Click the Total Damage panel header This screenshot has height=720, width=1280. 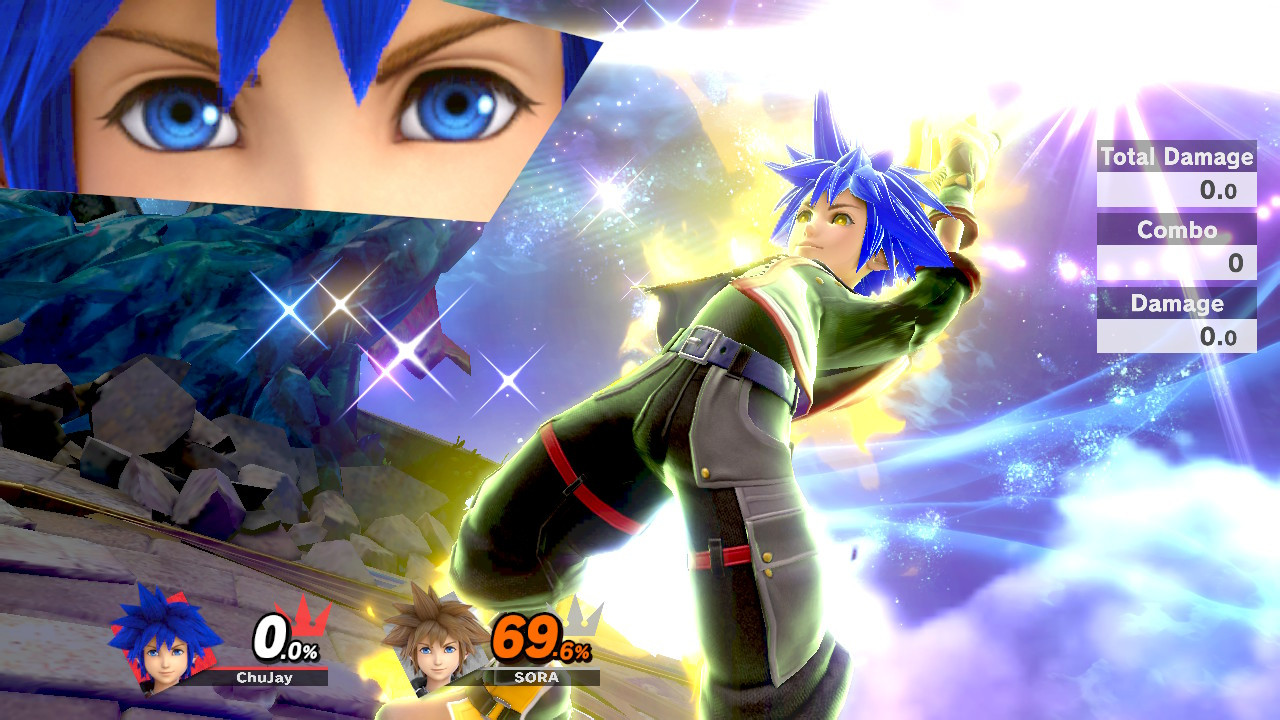pos(1176,157)
